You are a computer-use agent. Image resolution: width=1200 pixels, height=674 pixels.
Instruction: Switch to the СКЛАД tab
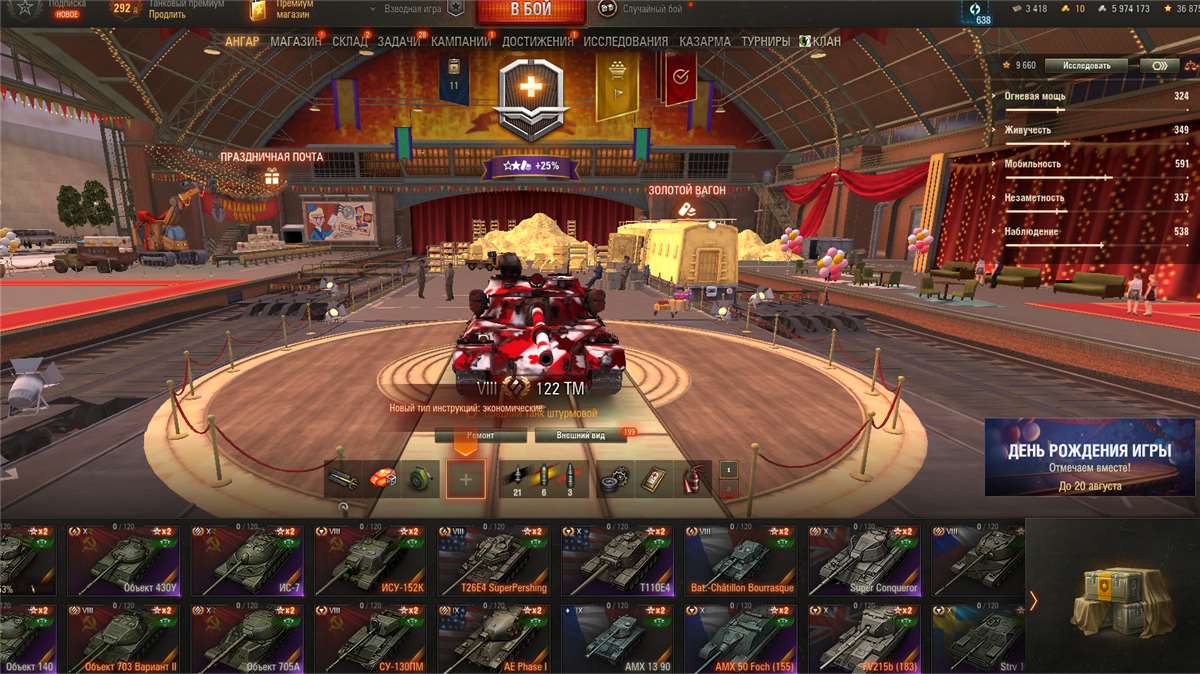(x=349, y=42)
